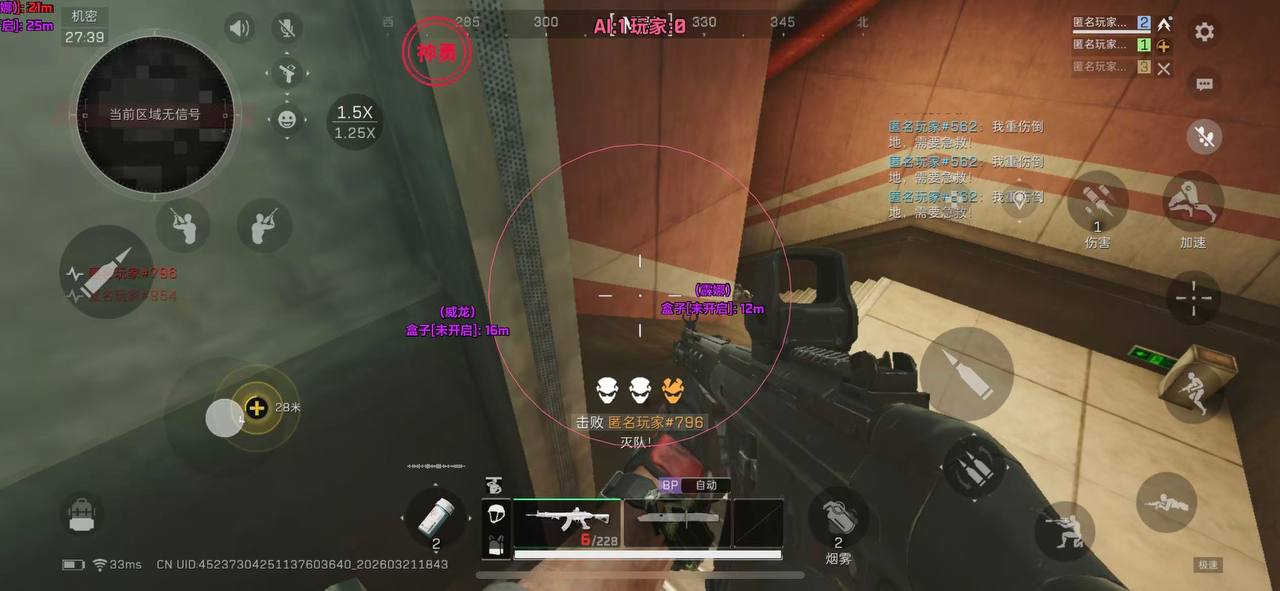Viewport: 1280px width, 591px height.
Task: Select the primary assault rifle slot
Action: [x=566, y=522]
